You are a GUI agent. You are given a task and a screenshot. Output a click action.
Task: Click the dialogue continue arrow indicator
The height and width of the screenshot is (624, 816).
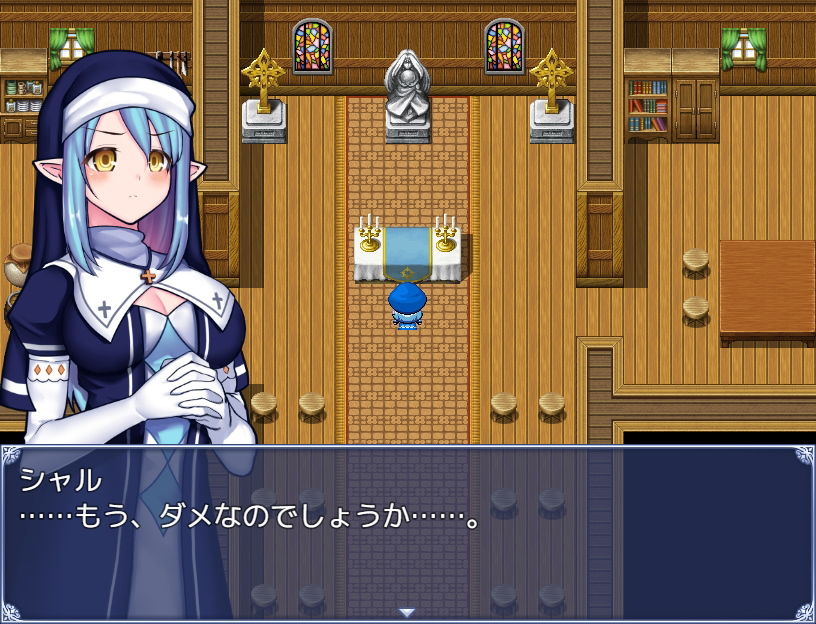pos(406,612)
